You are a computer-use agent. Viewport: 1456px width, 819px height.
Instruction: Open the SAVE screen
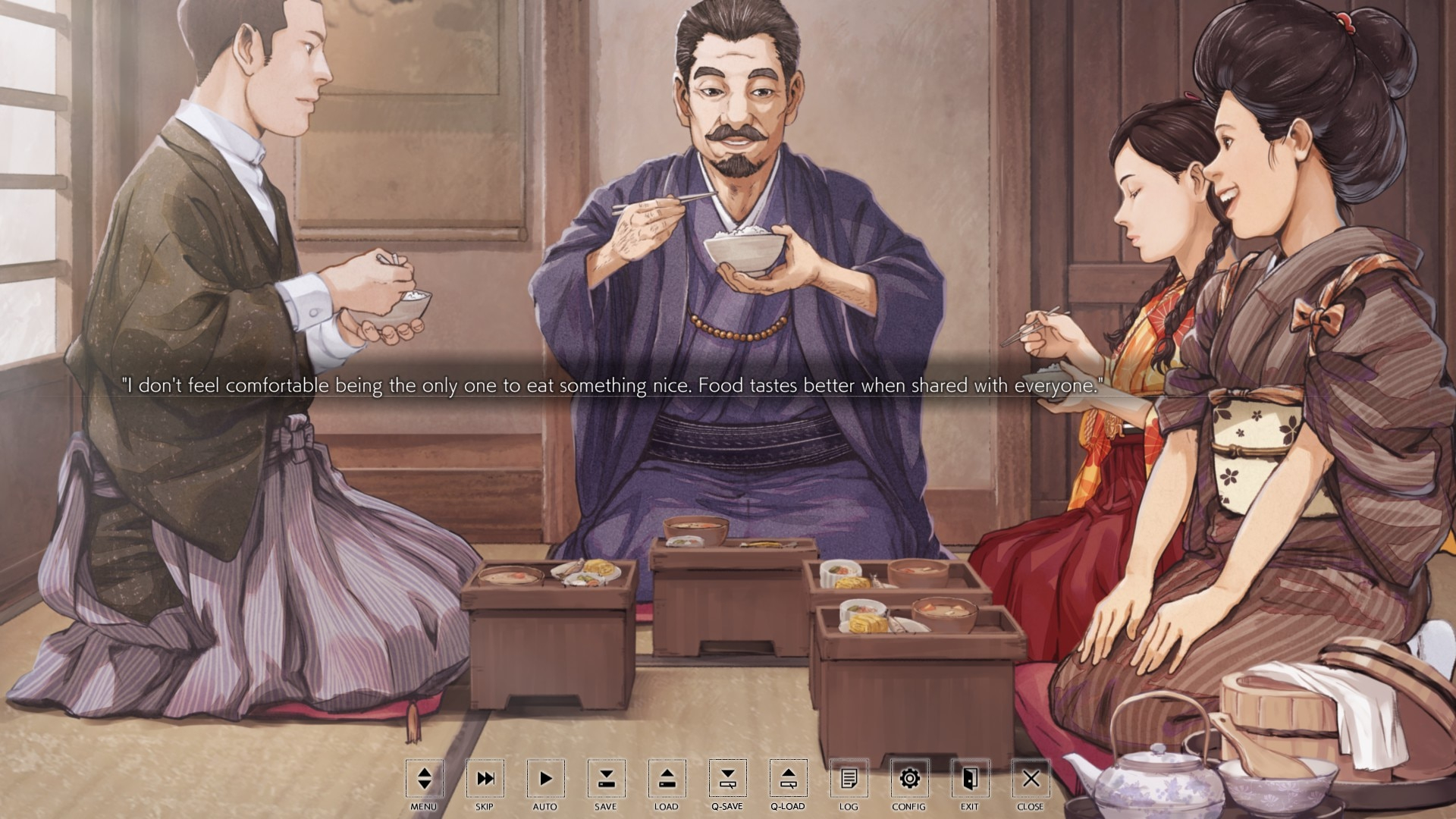tap(606, 779)
